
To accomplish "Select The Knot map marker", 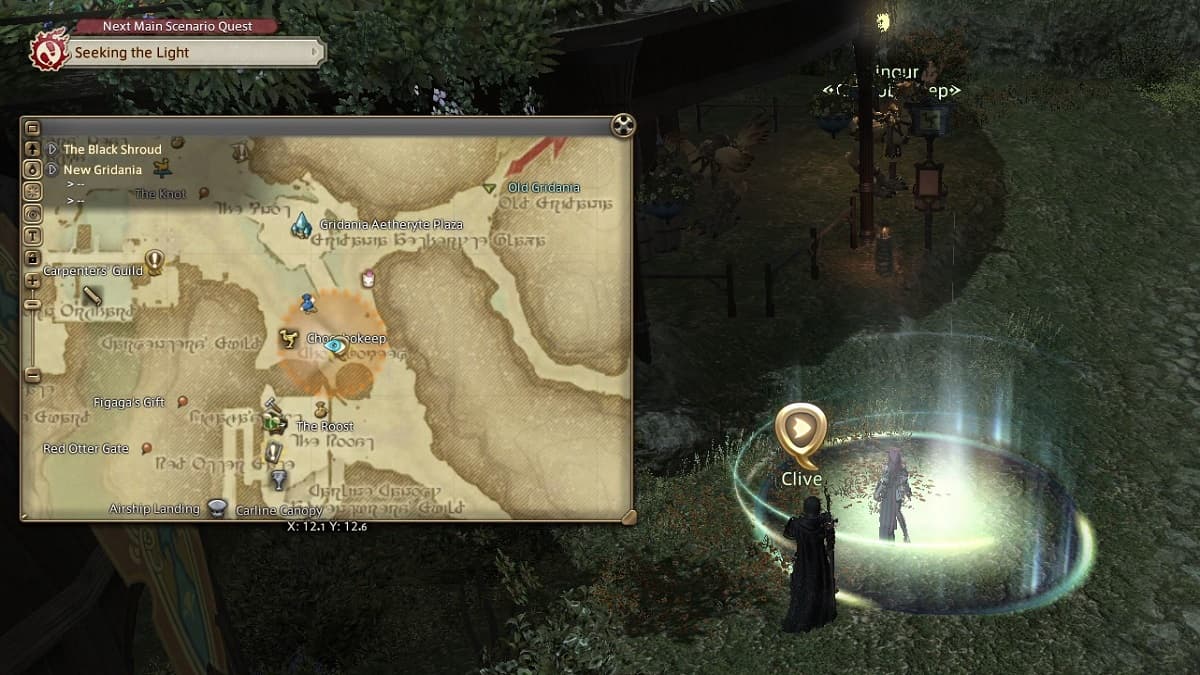I will pos(203,193).
